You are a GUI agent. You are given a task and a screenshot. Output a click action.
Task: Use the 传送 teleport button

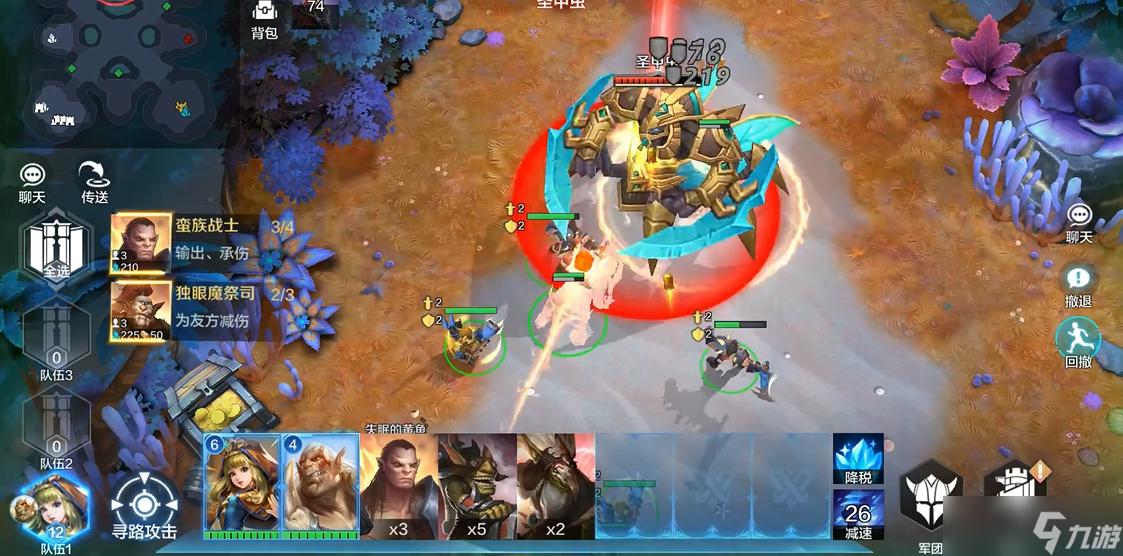pyautogui.click(x=94, y=180)
